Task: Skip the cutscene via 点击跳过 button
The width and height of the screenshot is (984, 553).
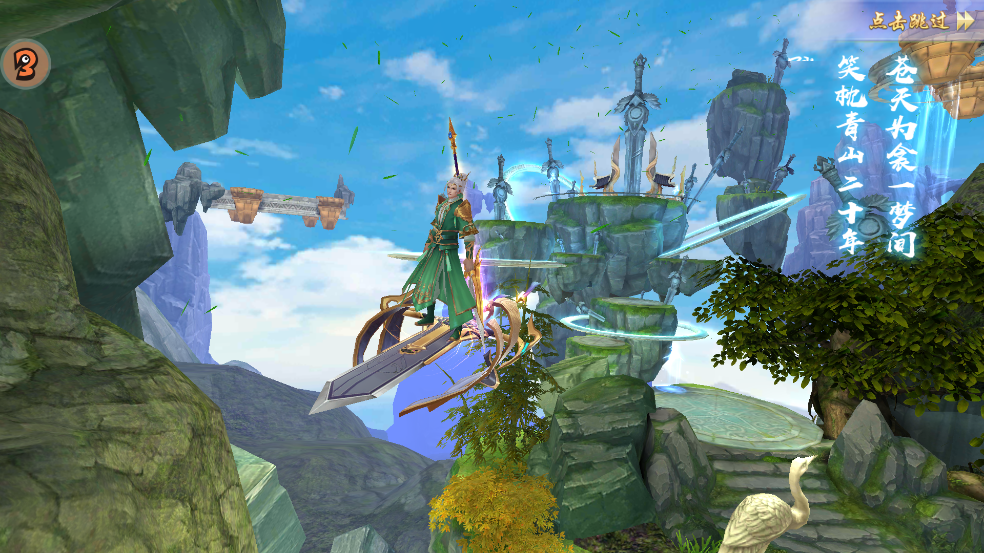Action: point(920,20)
